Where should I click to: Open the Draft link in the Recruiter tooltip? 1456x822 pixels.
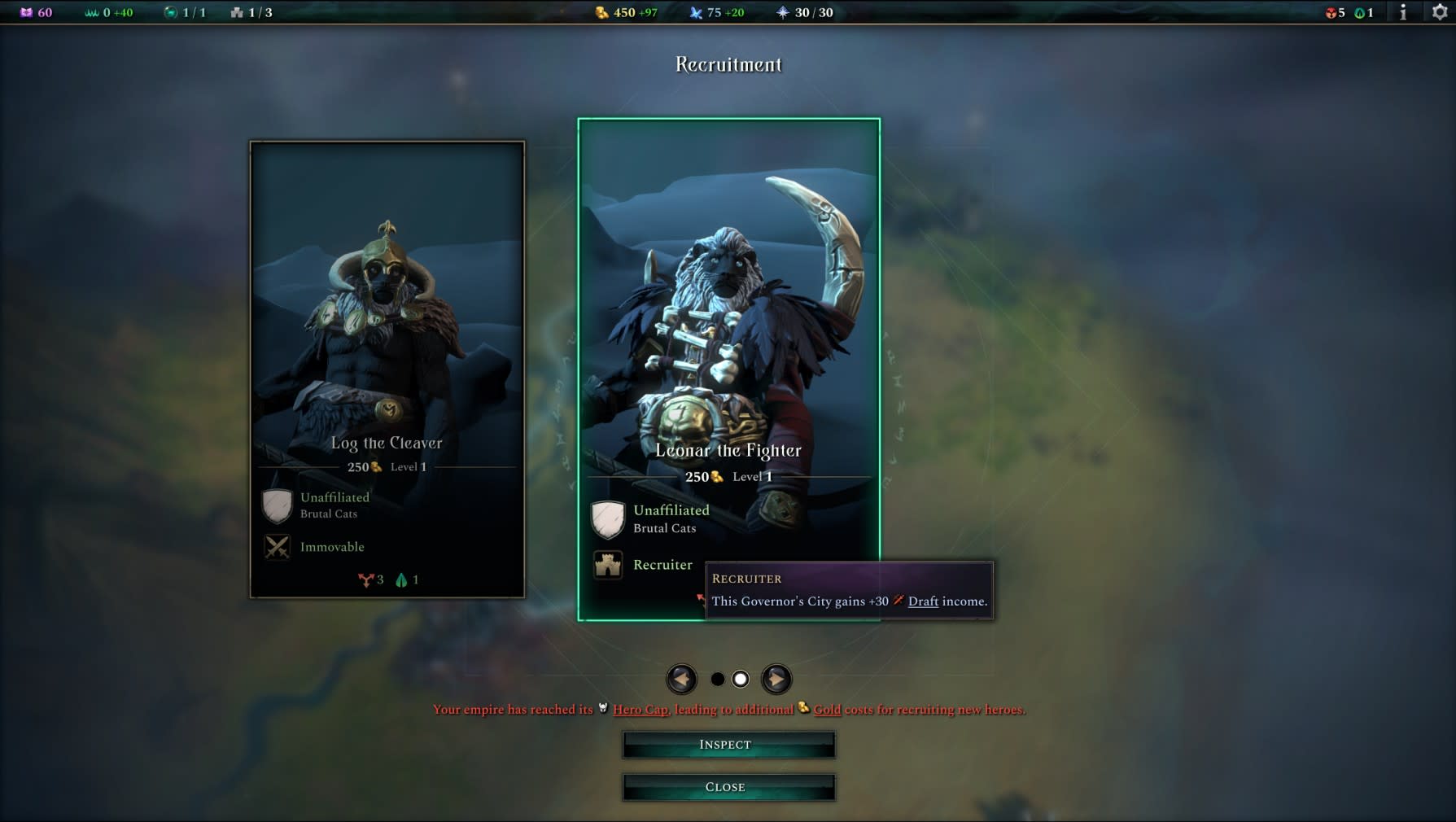922,601
